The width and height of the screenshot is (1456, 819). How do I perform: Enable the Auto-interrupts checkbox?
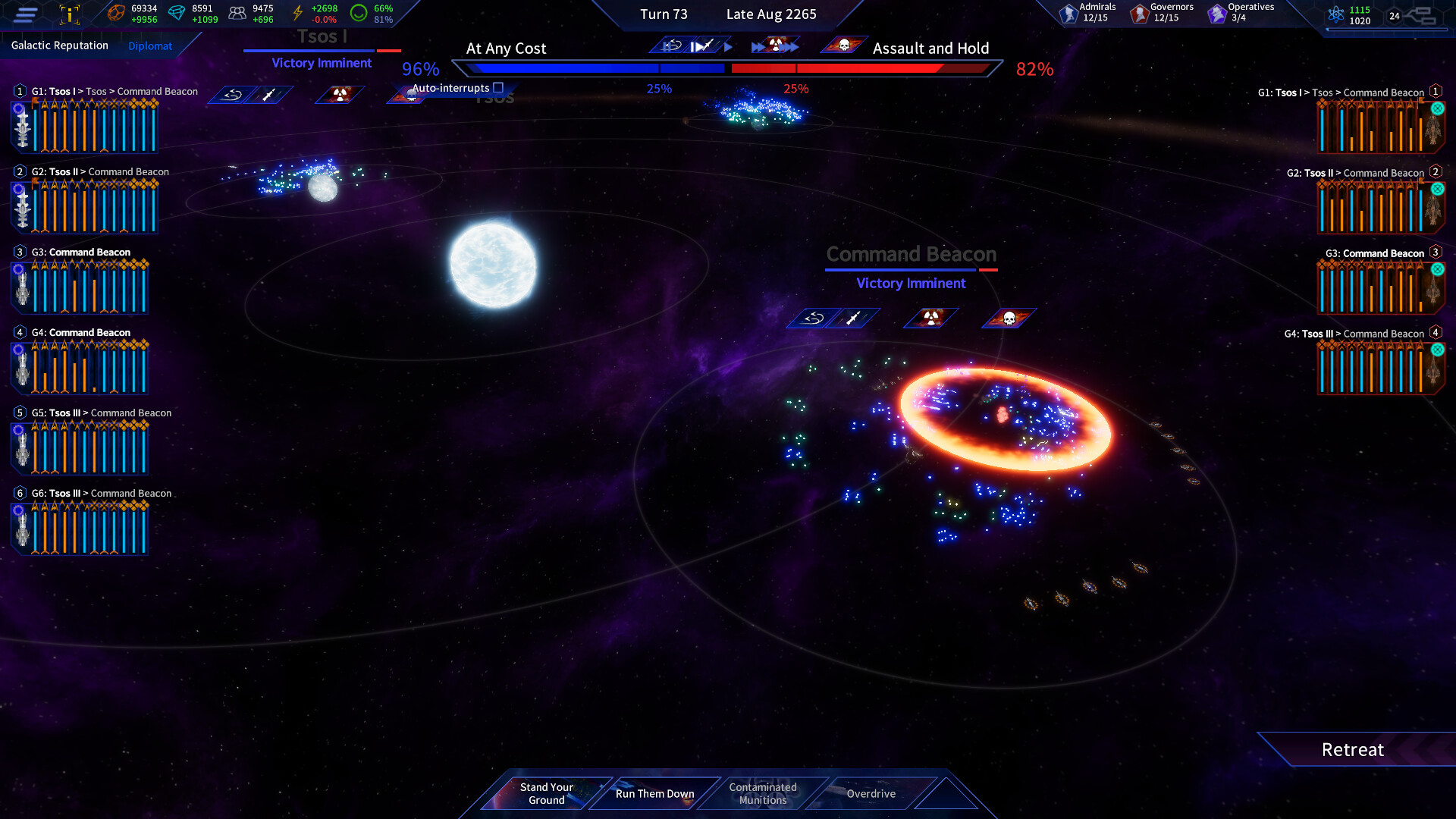point(497,87)
